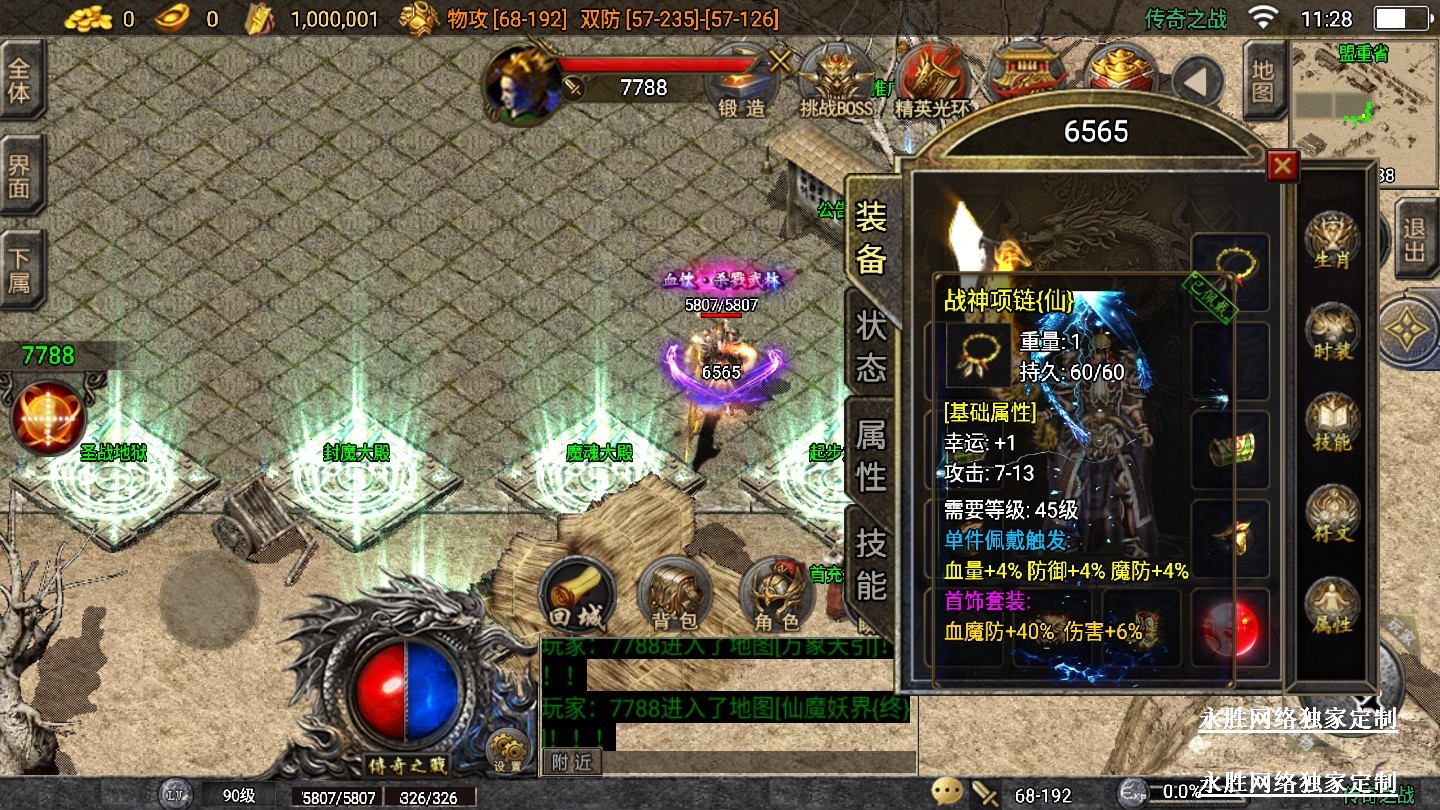
Task: Open the 属性 attributes tab on panel's left
Action: 871,454
